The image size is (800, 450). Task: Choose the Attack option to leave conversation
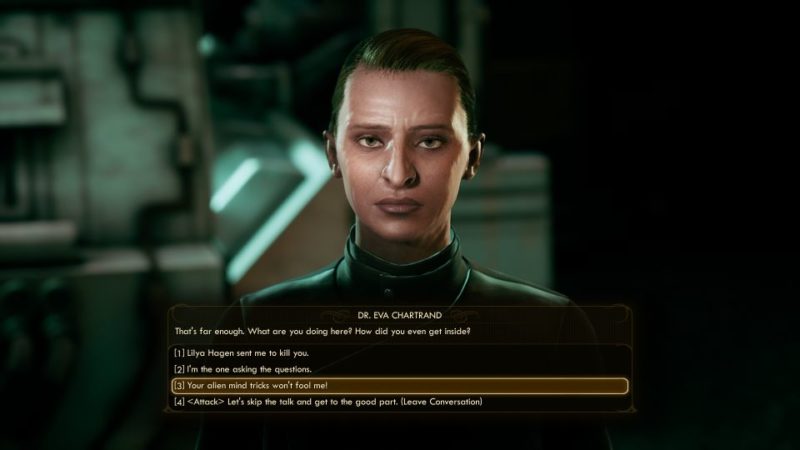coord(329,402)
